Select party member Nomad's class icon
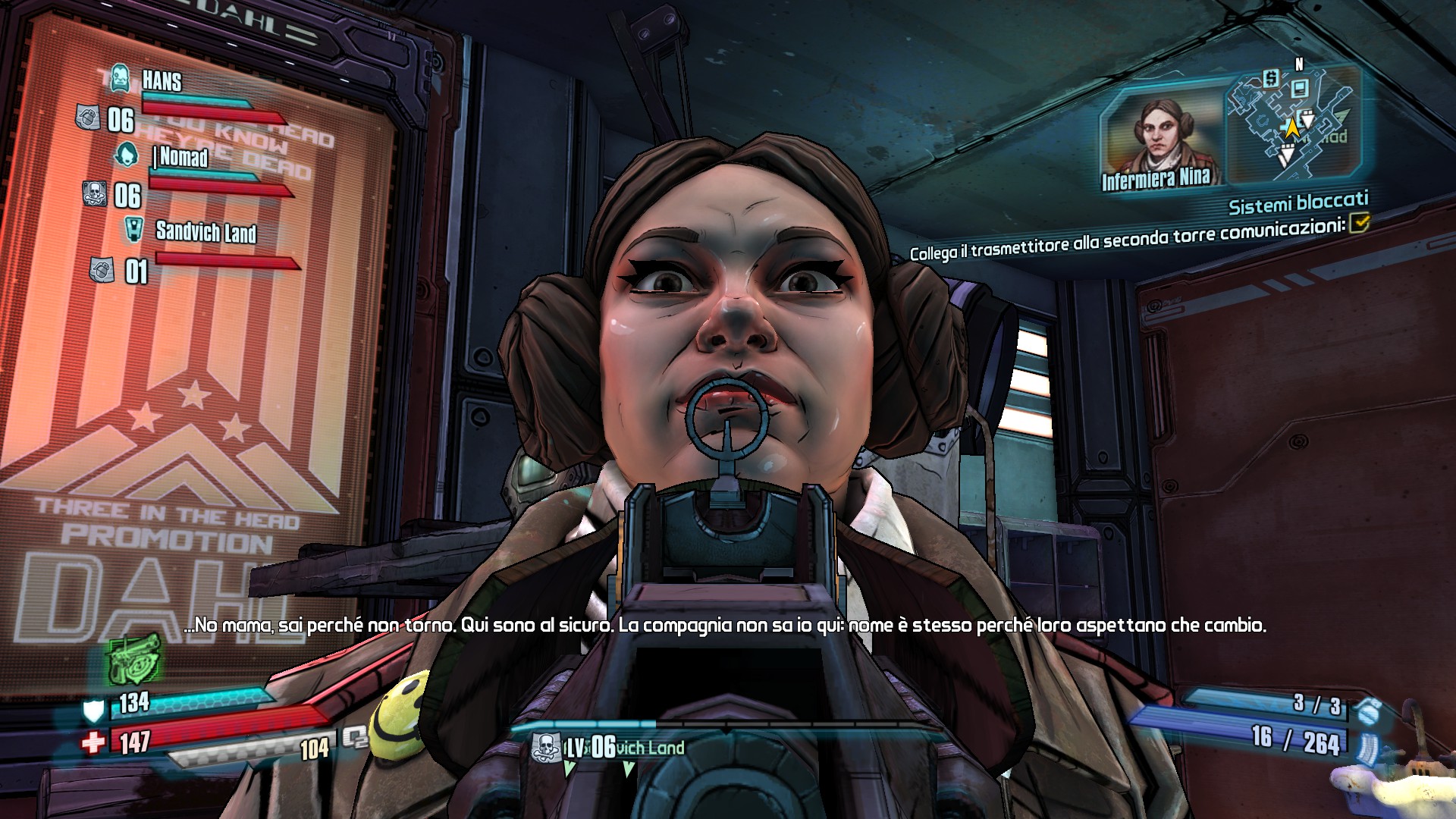This screenshot has height=819, width=1456. point(127,154)
